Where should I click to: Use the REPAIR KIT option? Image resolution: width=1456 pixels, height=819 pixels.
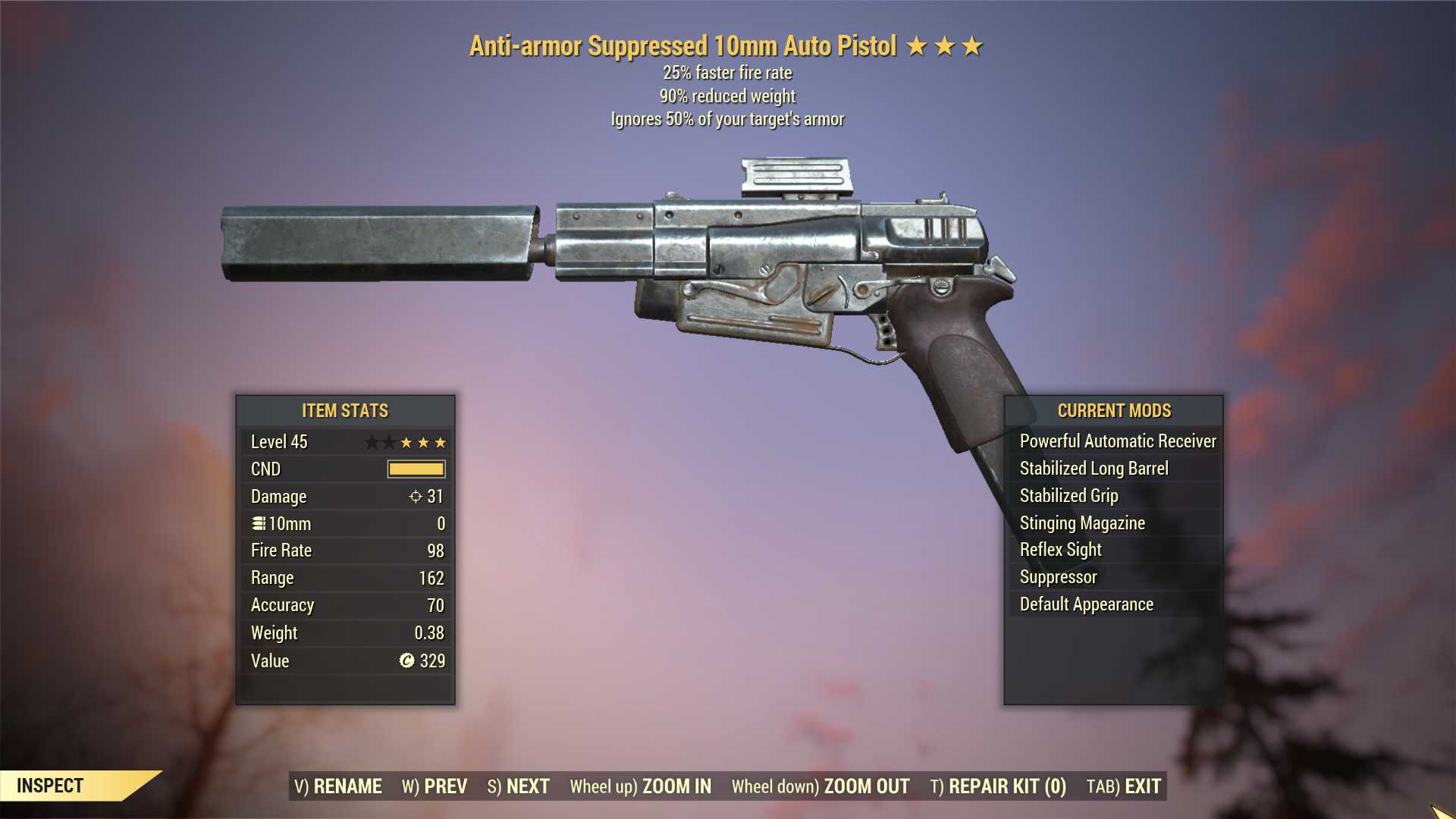tap(998, 786)
